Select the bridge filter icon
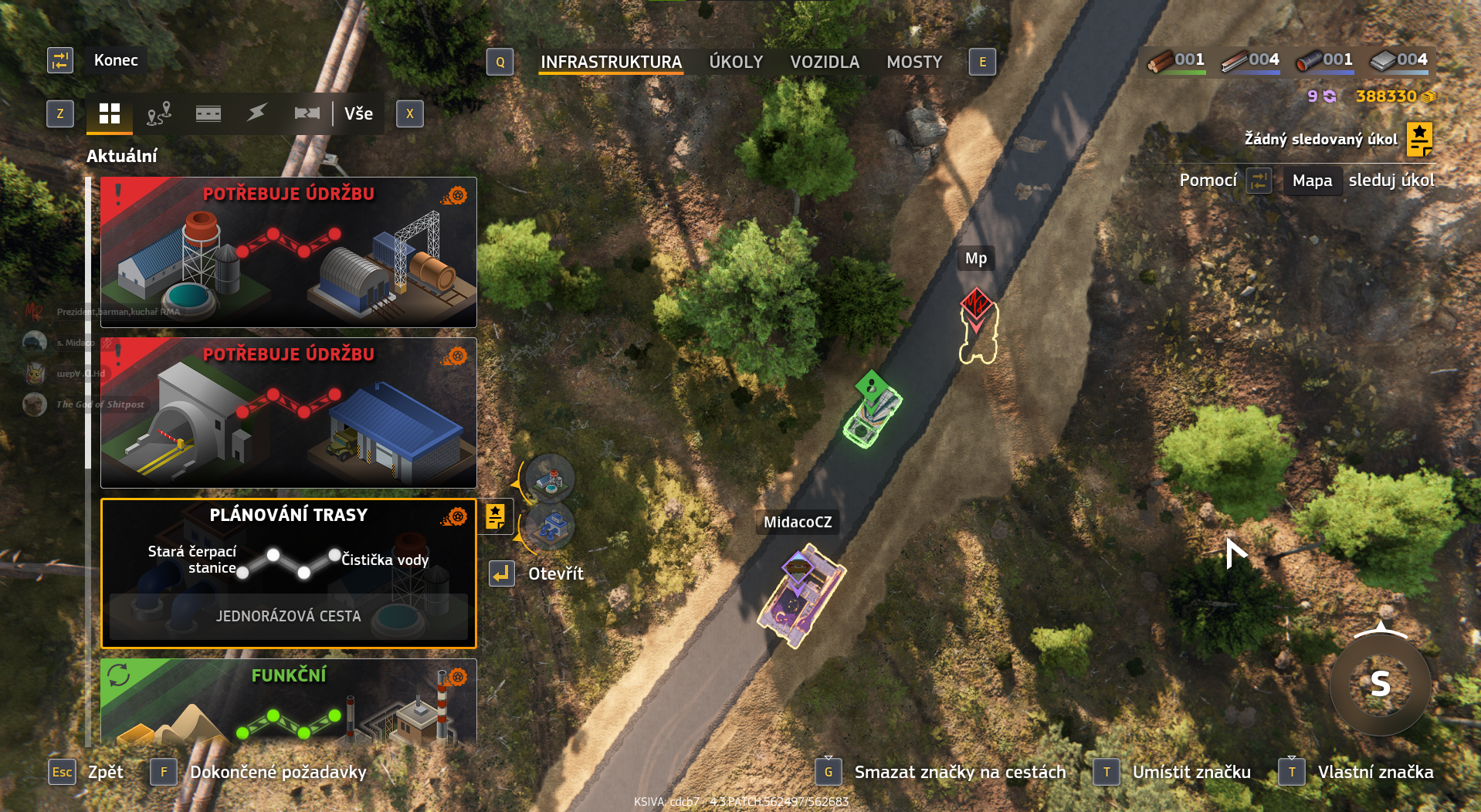 coord(307,113)
